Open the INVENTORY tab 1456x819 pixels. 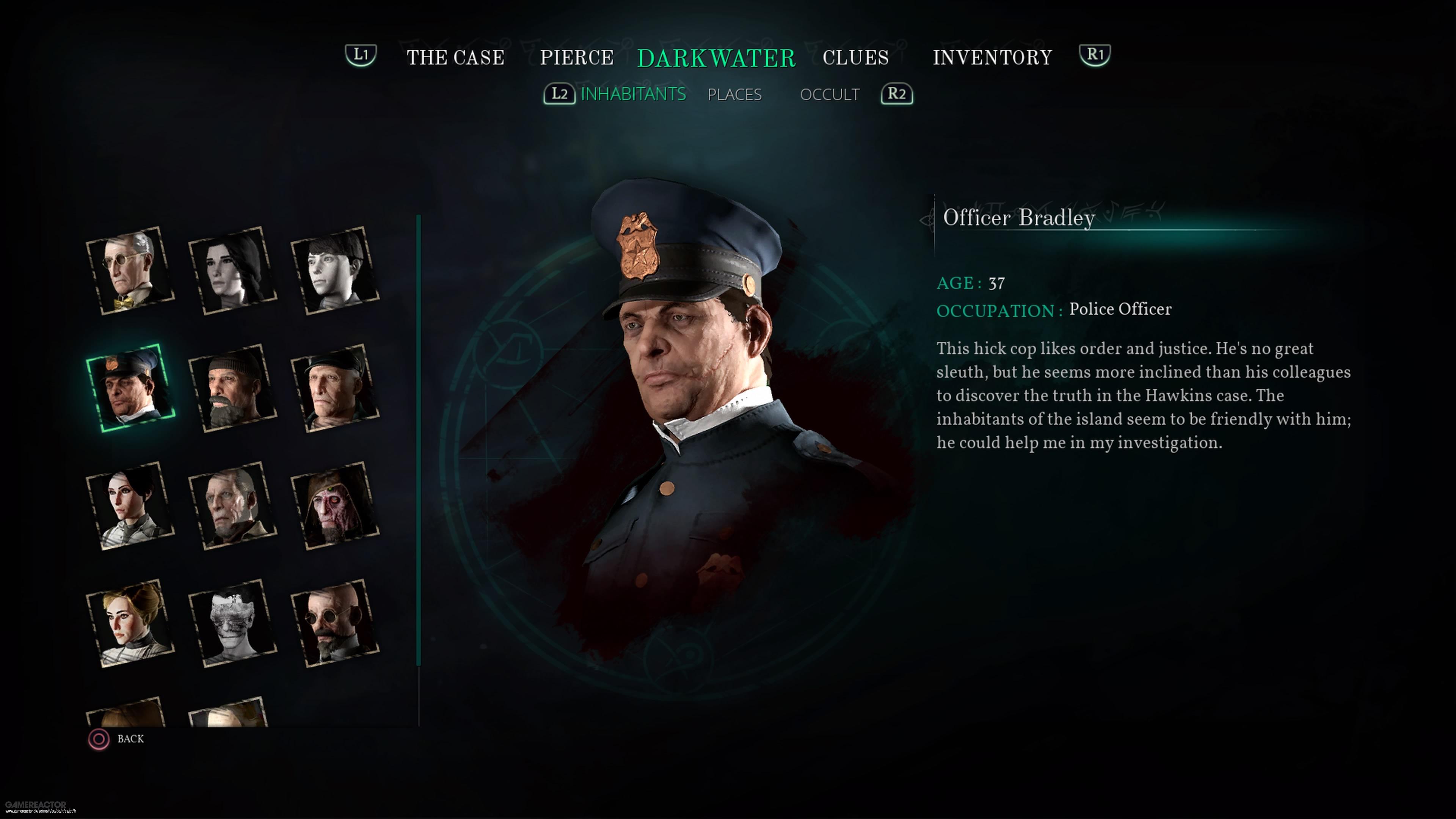pos(993,57)
